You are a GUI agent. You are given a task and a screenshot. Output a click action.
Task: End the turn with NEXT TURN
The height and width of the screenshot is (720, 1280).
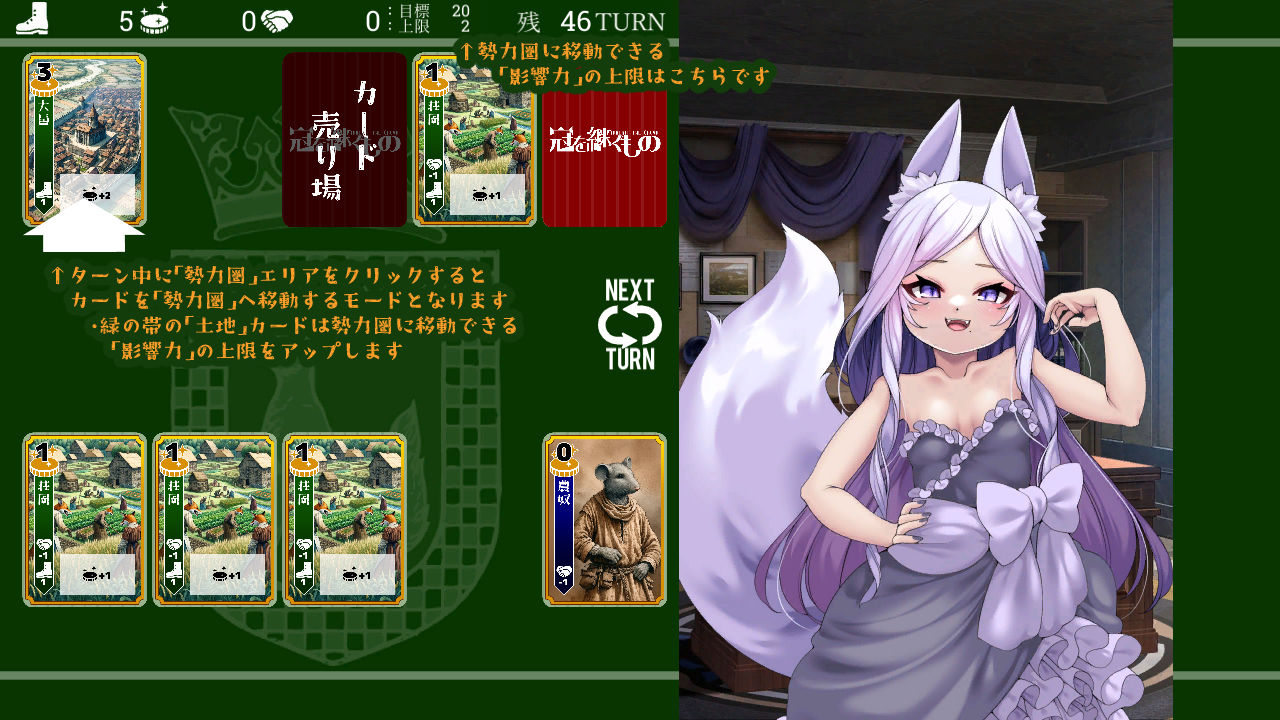click(x=630, y=325)
